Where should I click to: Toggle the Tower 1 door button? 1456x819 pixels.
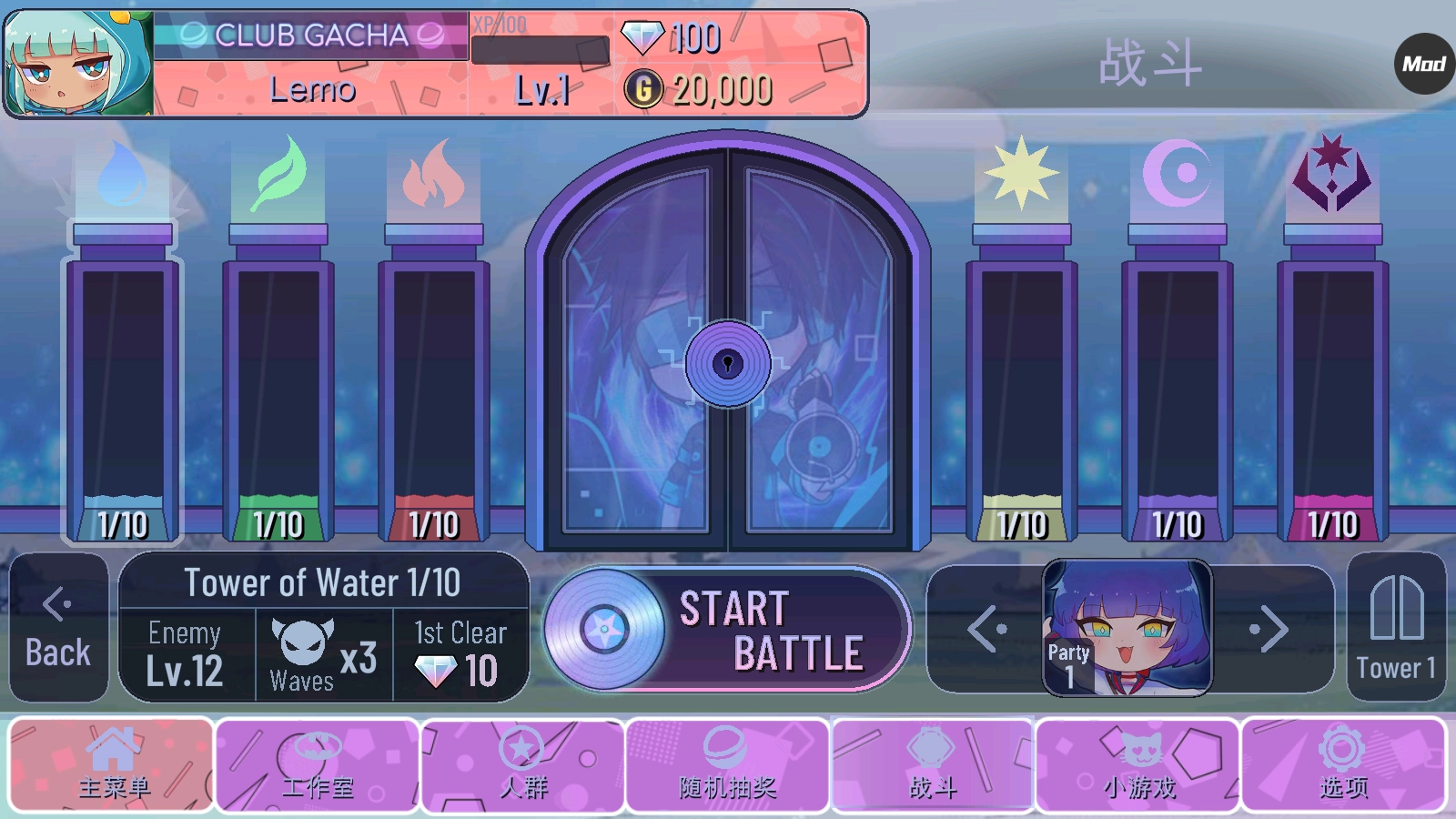pyautogui.click(x=1396, y=628)
